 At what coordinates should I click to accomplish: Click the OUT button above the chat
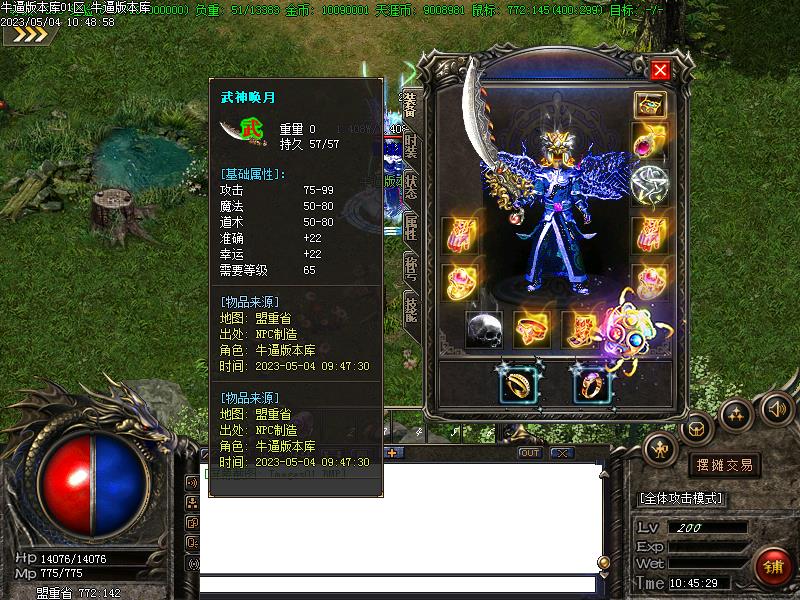[530, 453]
